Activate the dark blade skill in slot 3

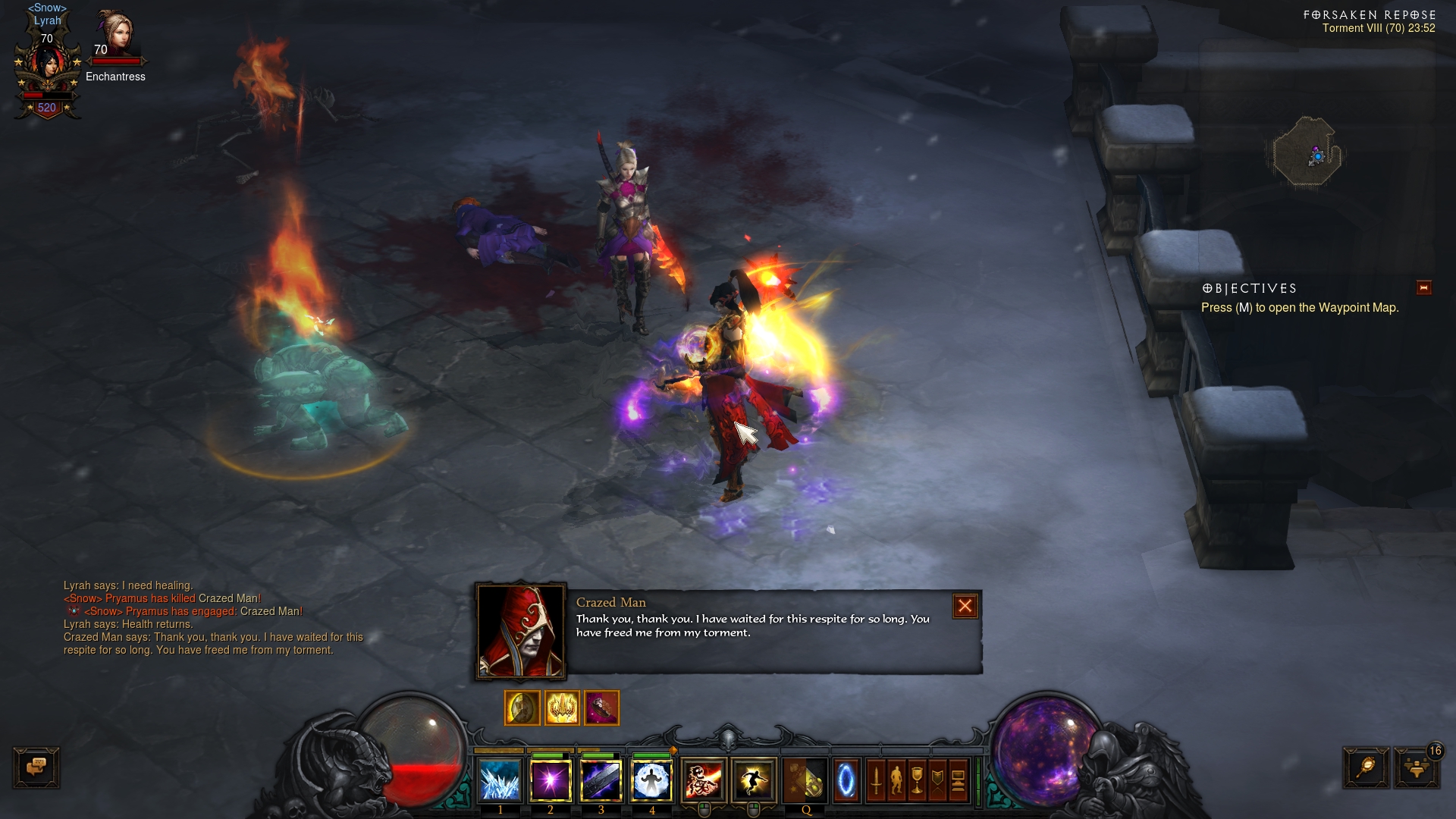coord(601,780)
